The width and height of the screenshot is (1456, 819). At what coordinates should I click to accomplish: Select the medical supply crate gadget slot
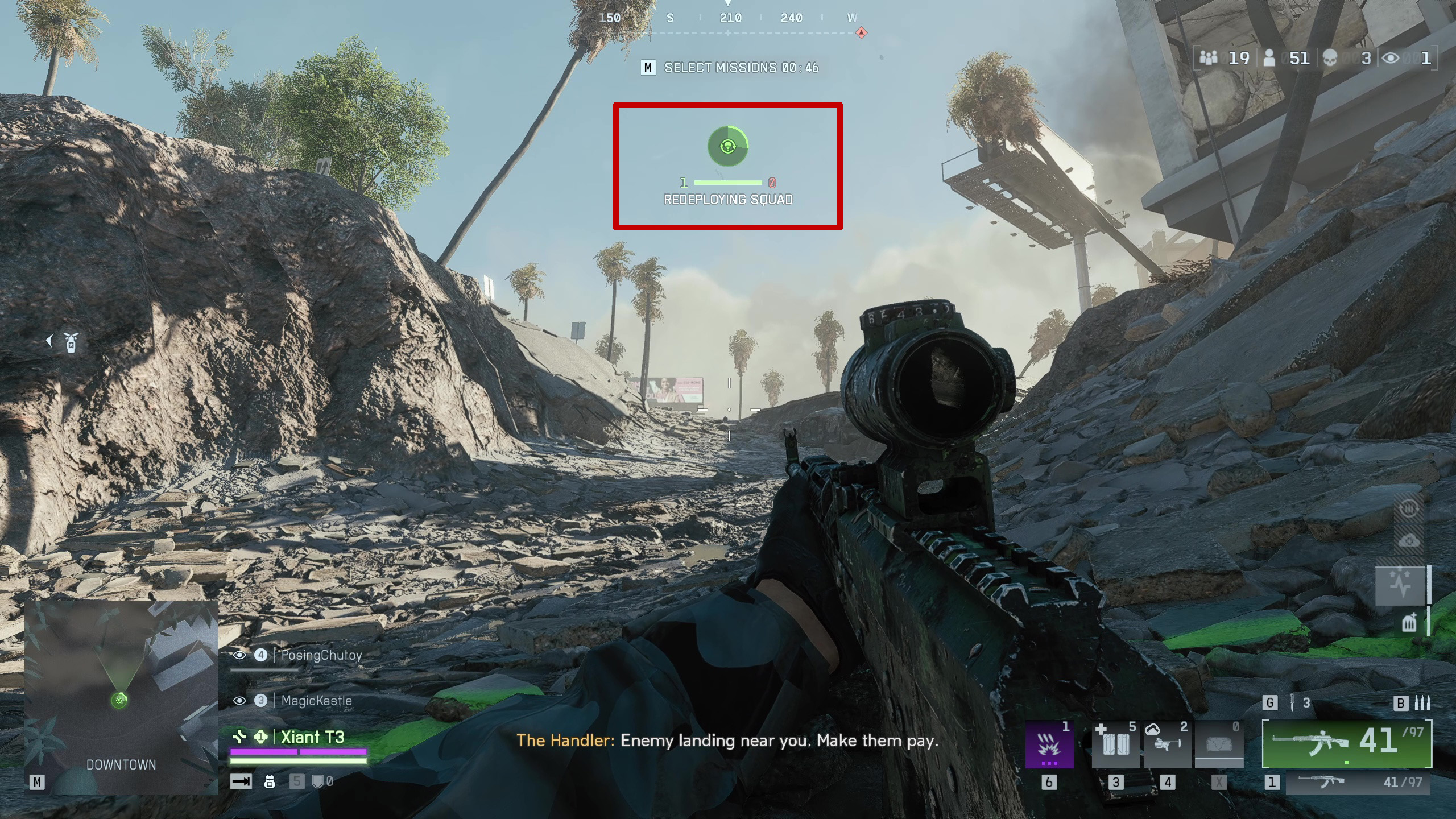point(1115,745)
